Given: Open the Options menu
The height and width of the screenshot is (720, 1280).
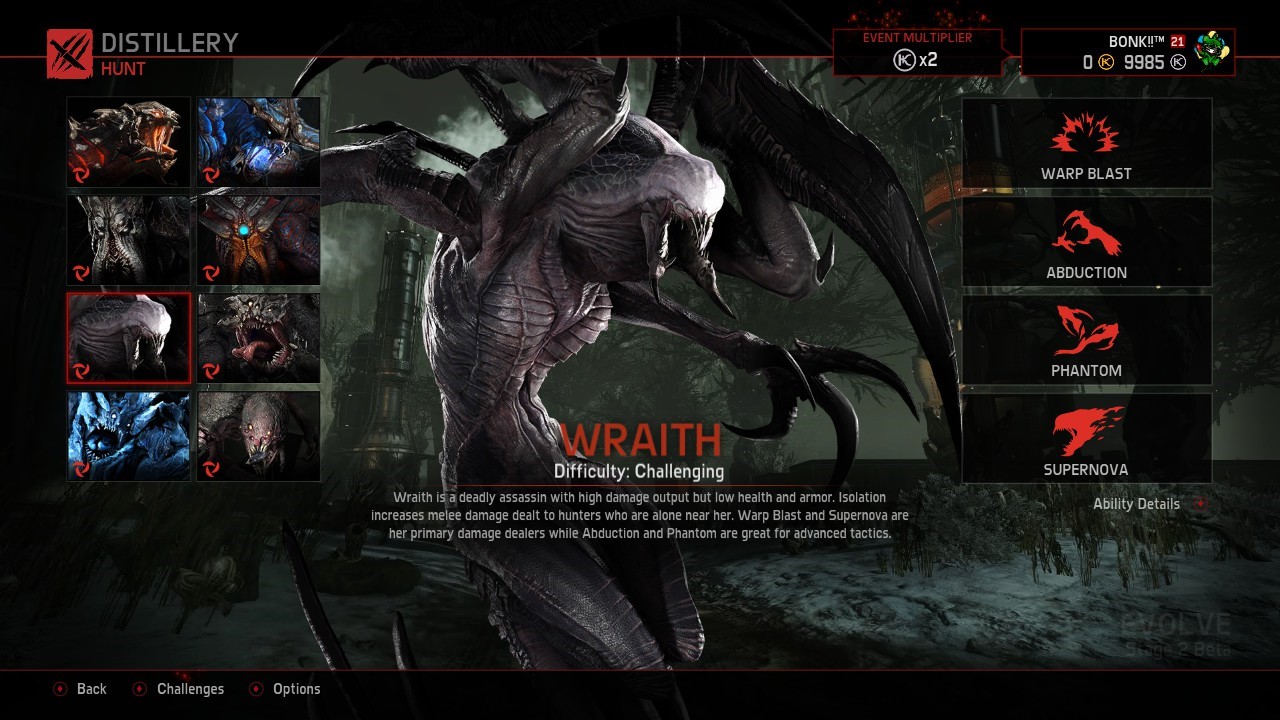Looking at the screenshot, I should pyautogui.click(x=297, y=689).
